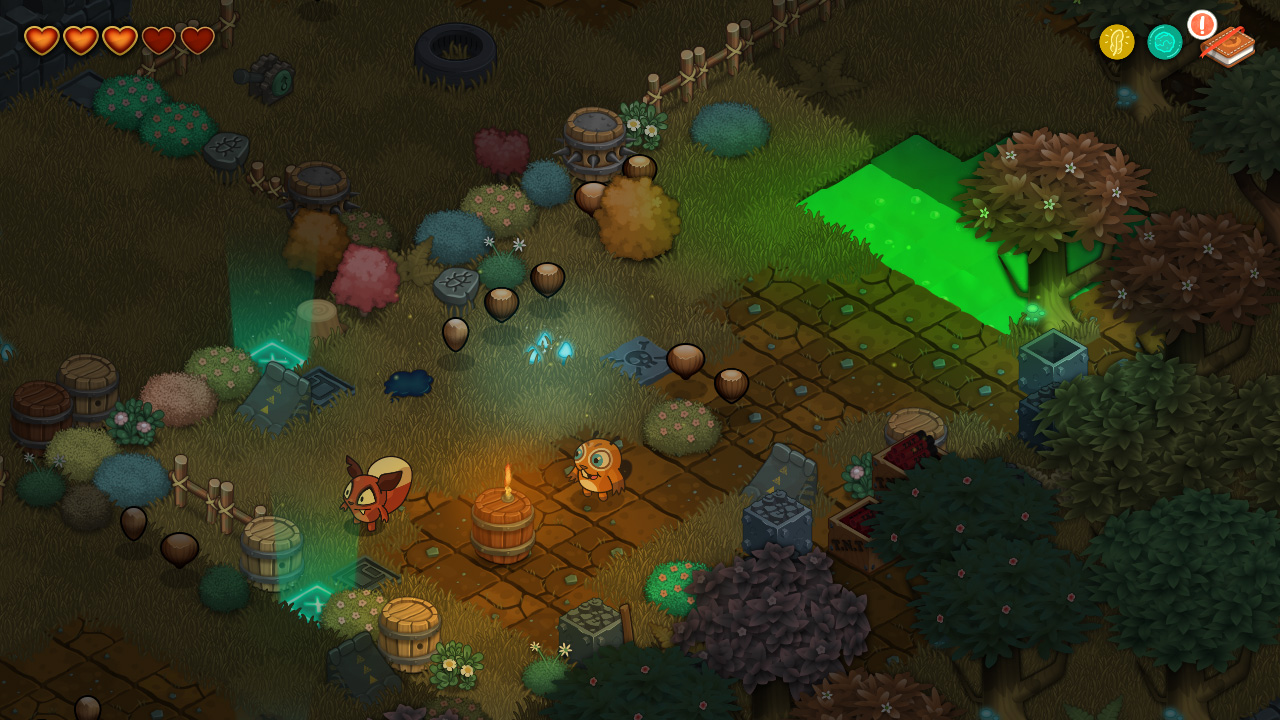Open the brown journal book
1280x720 pixels.
(x=1230, y=47)
